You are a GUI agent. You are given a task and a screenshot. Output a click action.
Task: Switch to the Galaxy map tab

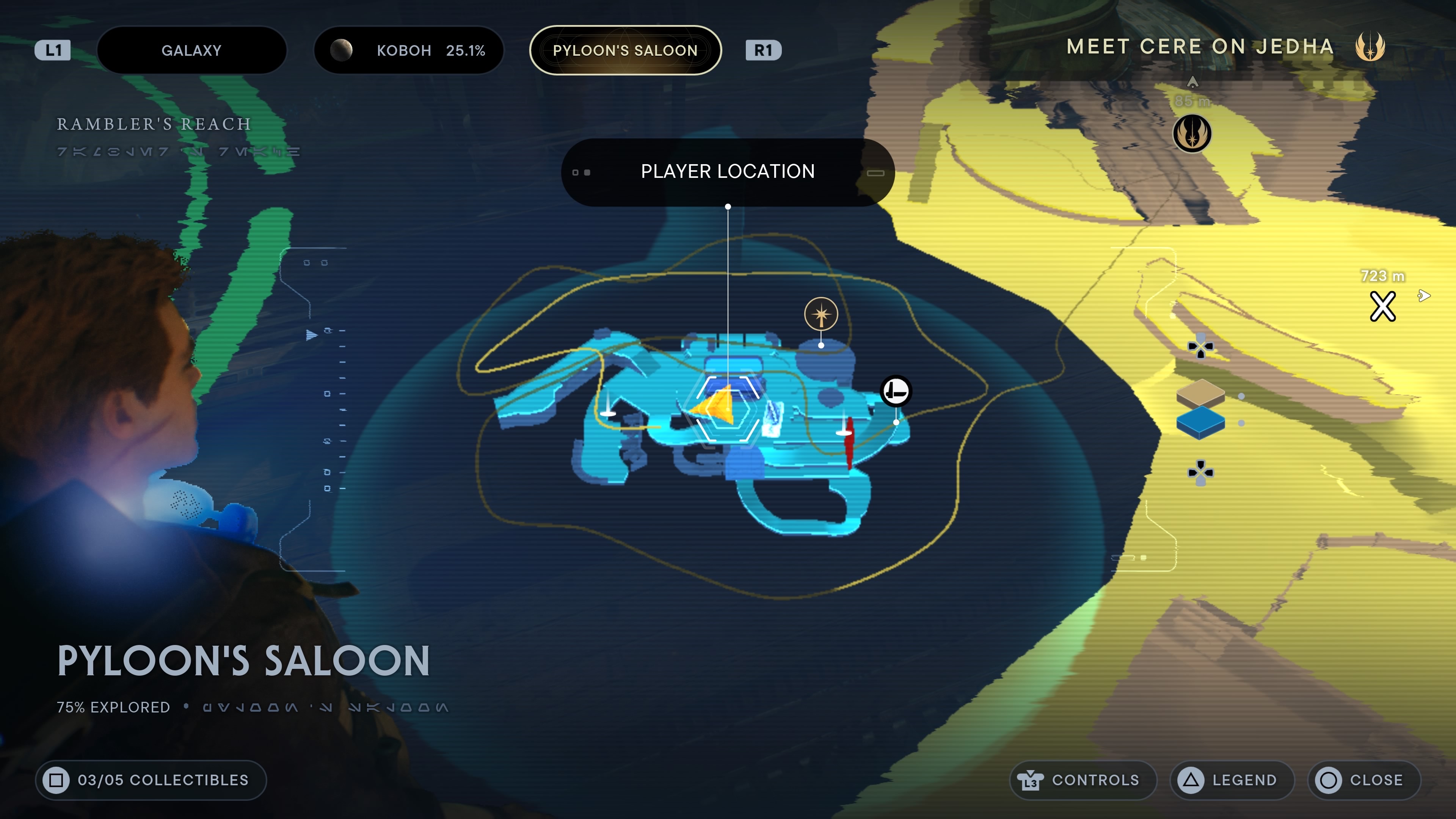pyautogui.click(x=191, y=50)
